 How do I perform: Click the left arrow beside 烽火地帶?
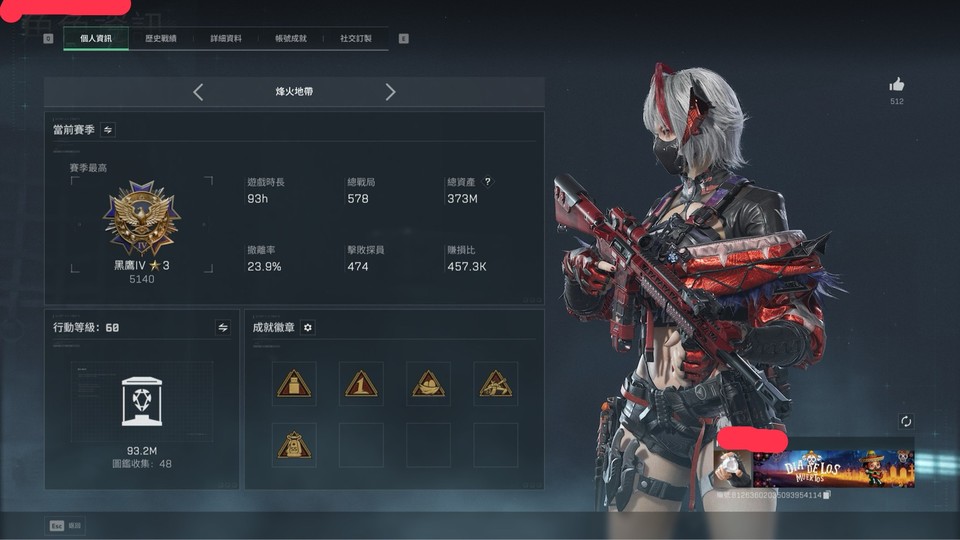[x=198, y=92]
